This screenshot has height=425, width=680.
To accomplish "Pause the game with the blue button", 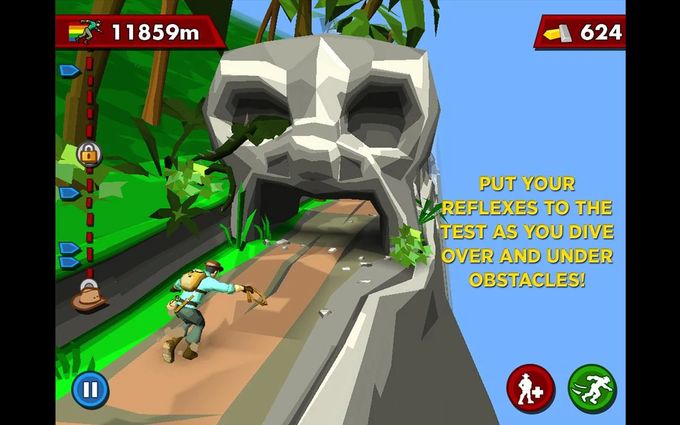I will (x=90, y=388).
